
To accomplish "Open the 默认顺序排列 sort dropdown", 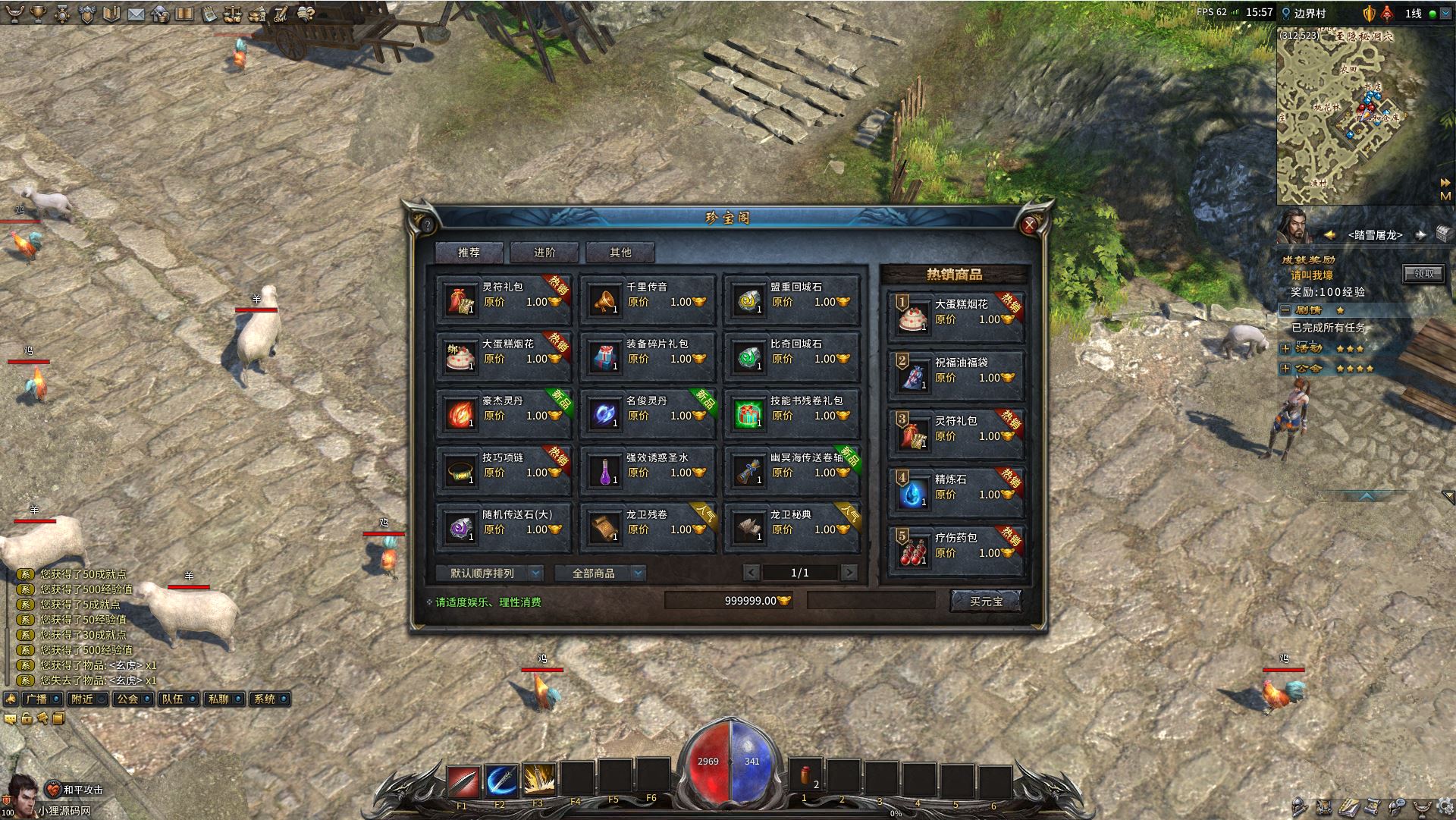I will tap(489, 573).
